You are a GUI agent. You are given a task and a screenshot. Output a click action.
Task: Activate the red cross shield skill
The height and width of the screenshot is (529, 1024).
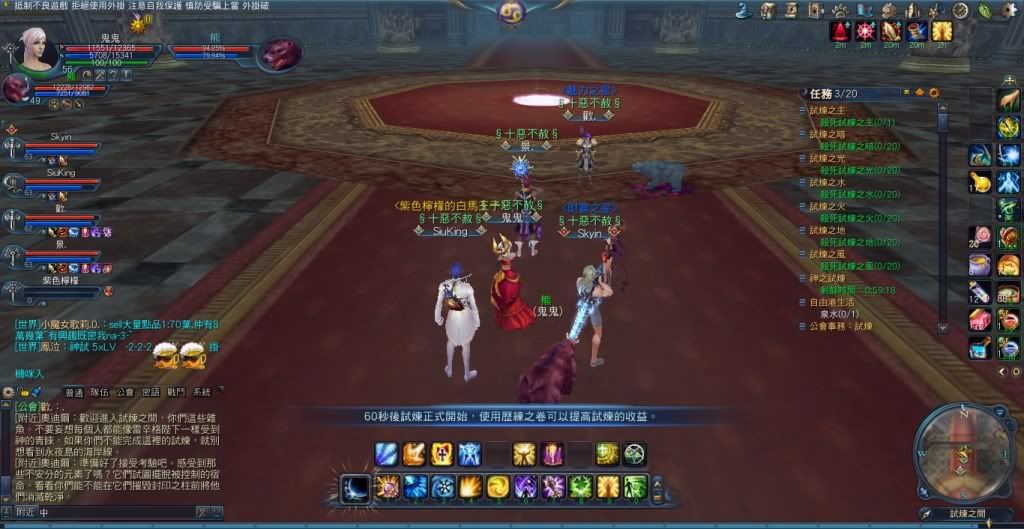pyautogui.click(x=442, y=455)
